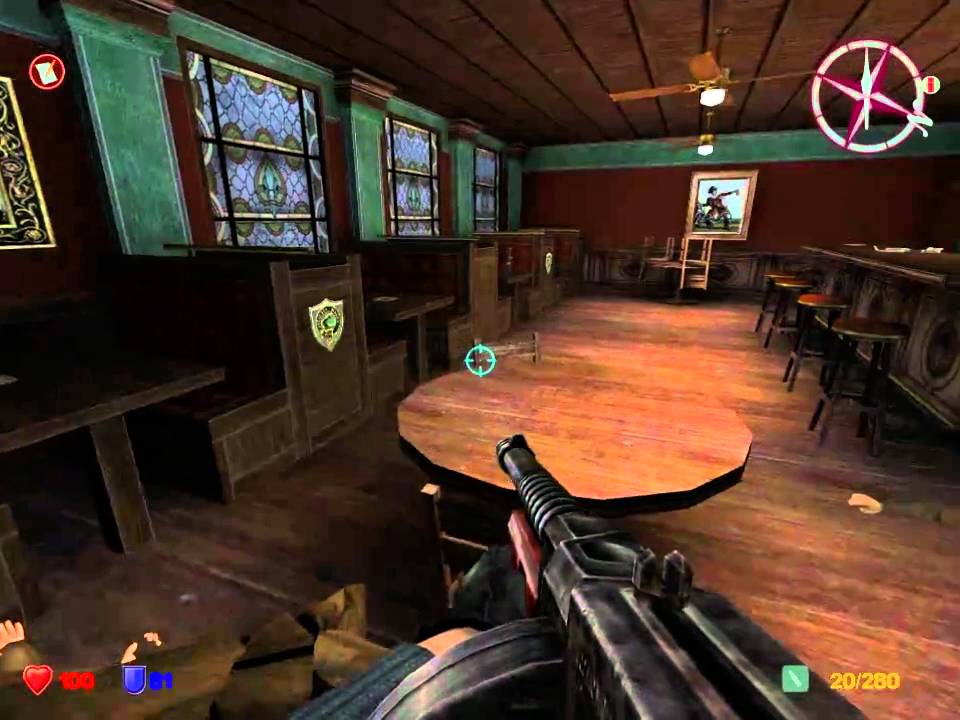Viewport: 960px width, 720px height.
Task: Click the red heart health icon
Action: click(38, 680)
